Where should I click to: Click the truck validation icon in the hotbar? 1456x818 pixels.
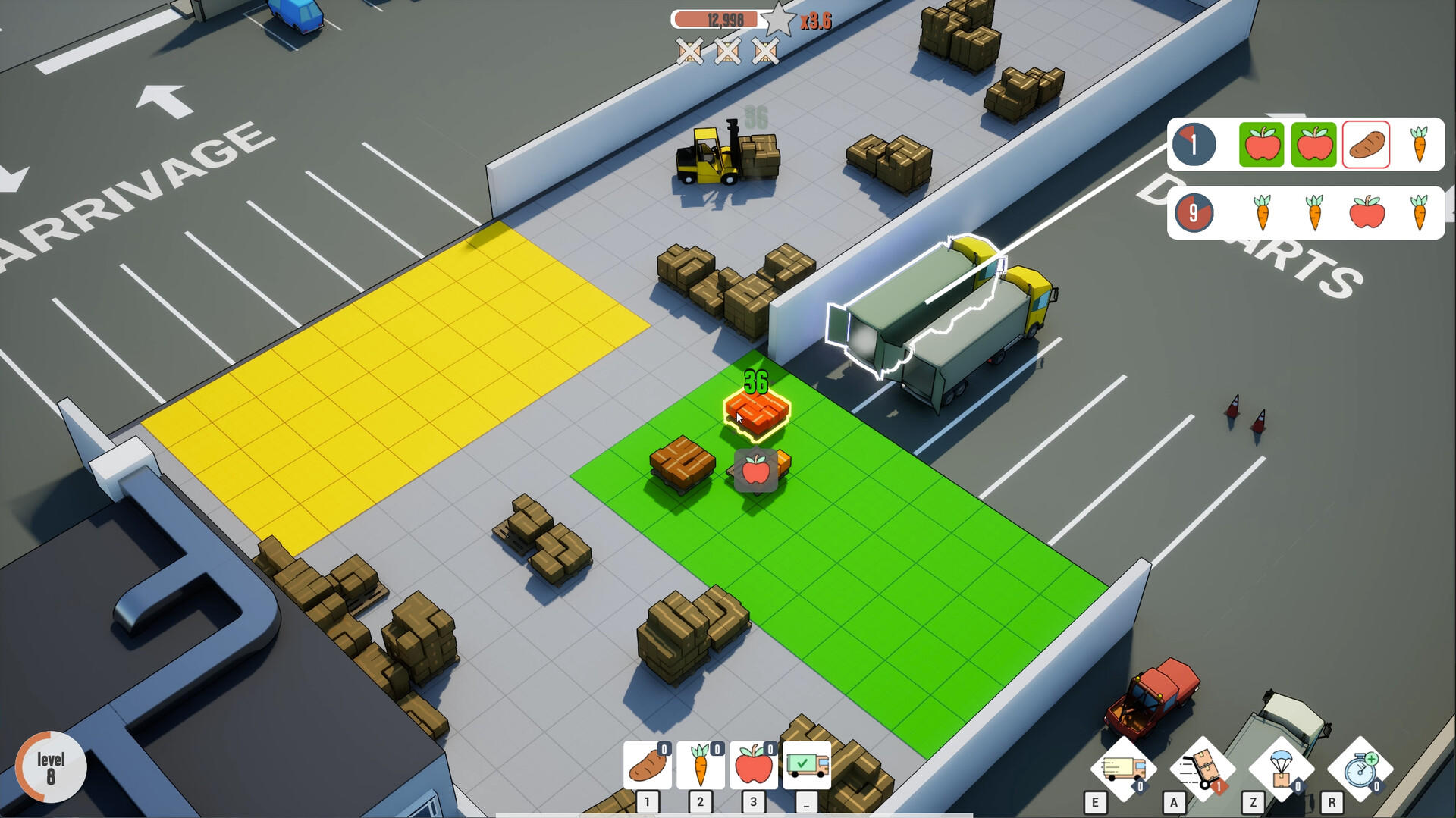pos(808,764)
